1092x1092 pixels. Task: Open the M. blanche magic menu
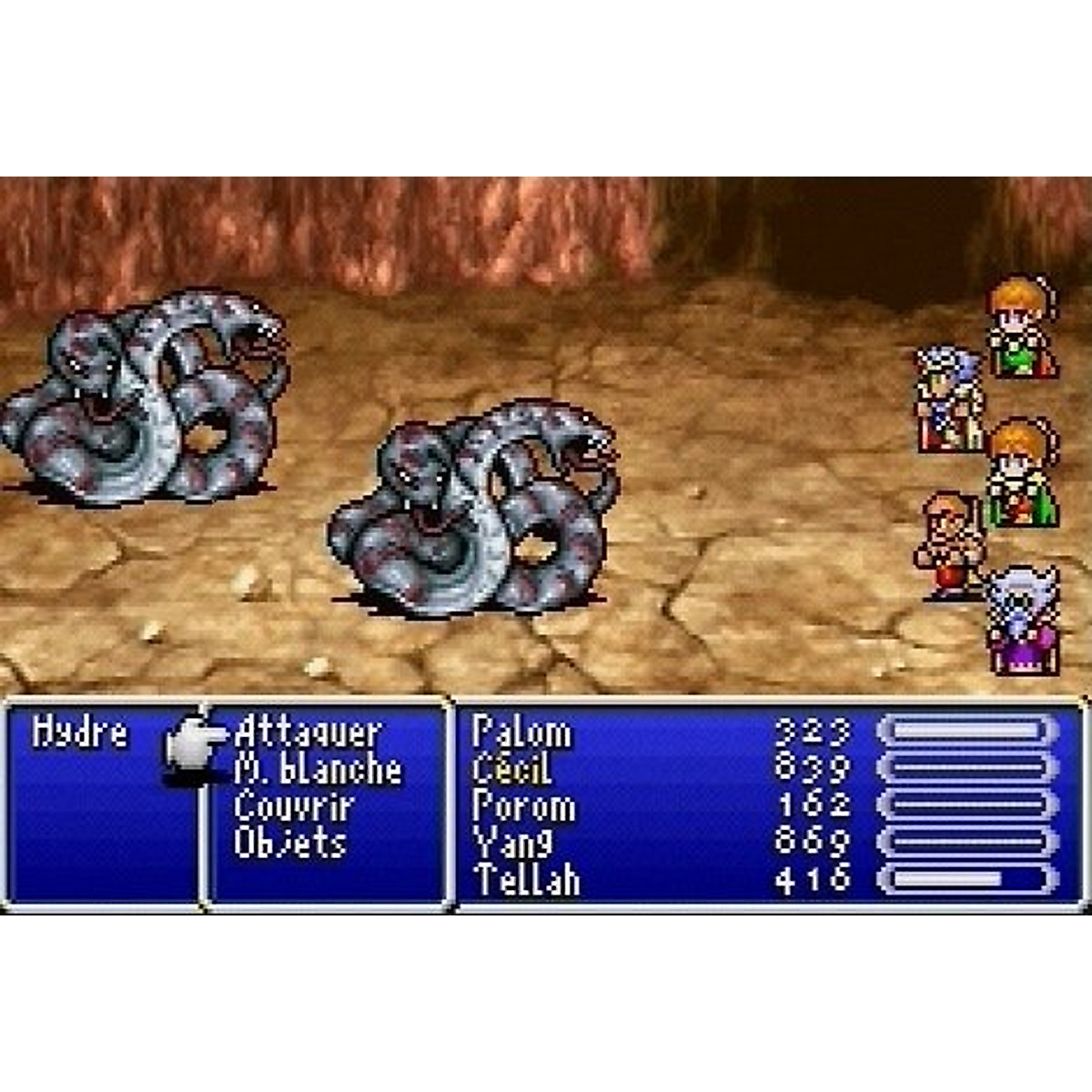pos(318,770)
